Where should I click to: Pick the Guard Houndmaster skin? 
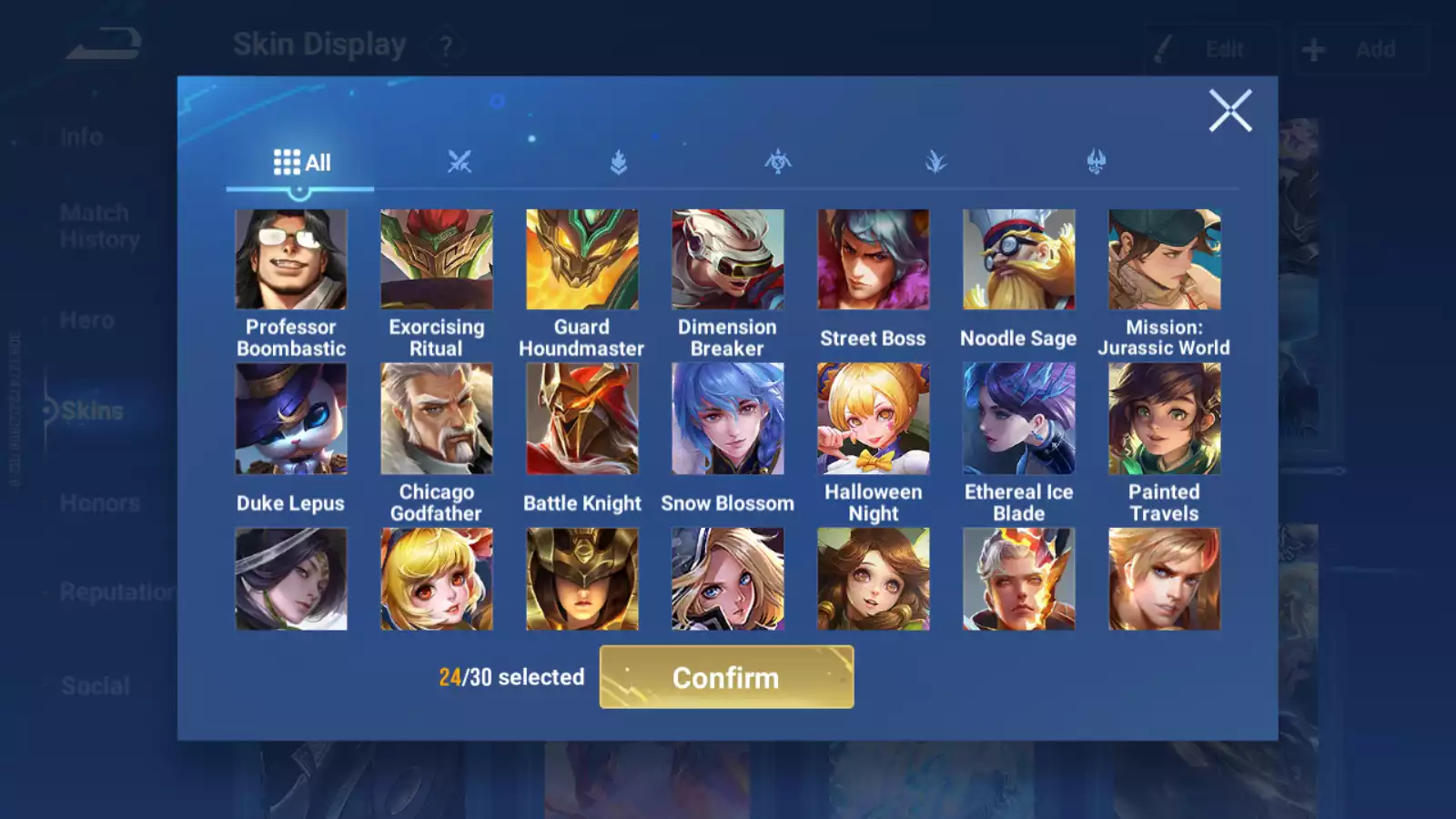coord(582,260)
